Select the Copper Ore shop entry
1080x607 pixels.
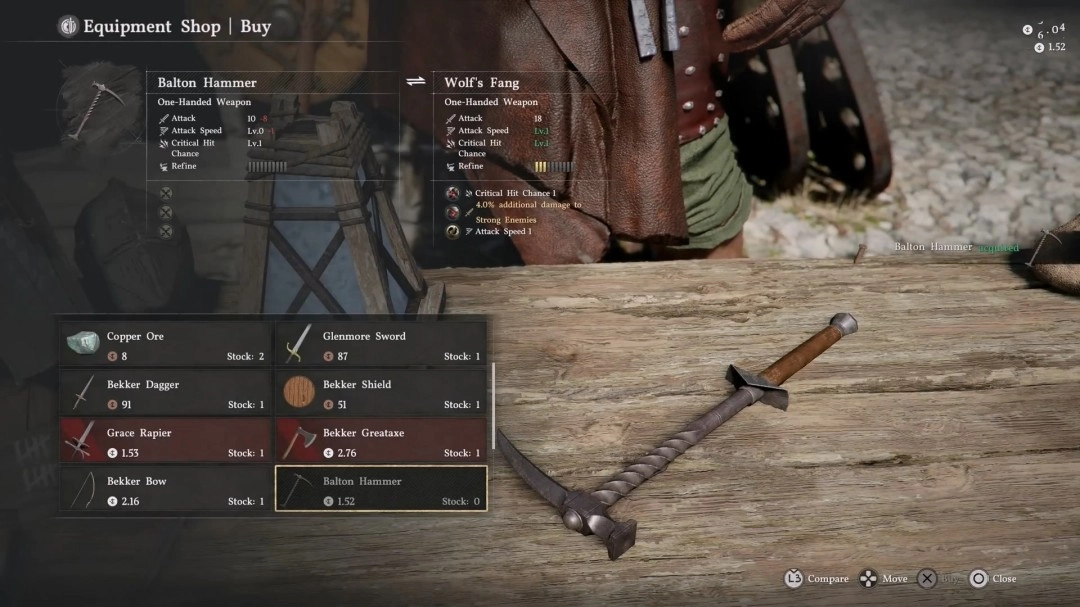pos(166,344)
